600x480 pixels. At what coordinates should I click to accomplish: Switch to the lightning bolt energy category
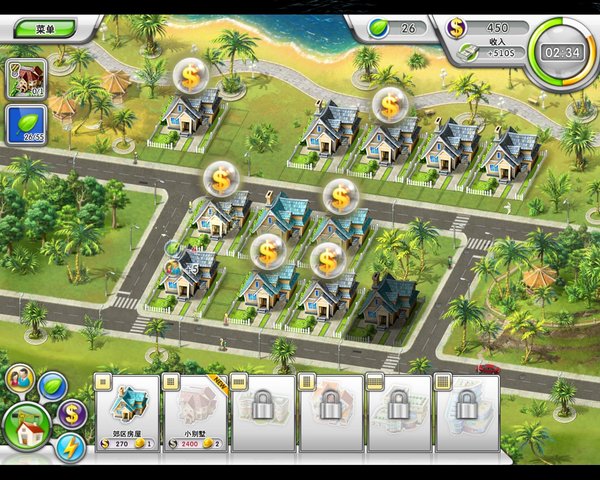coord(71,447)
